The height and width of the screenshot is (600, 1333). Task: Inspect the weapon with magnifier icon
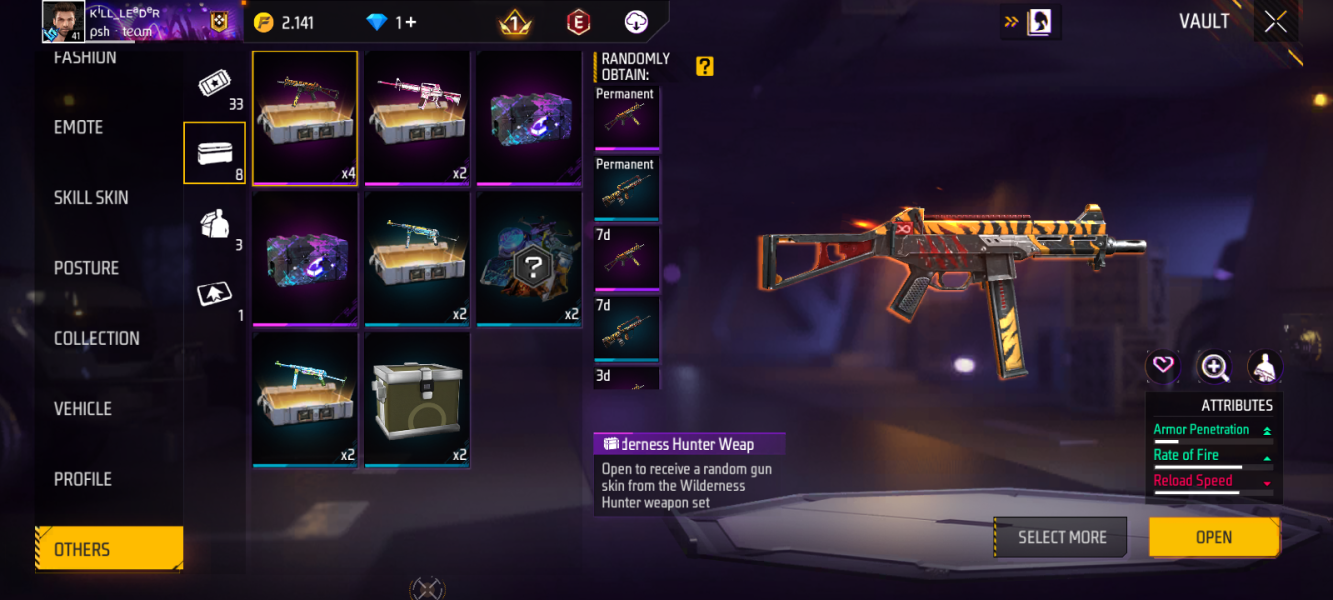tap(1214, 367)
